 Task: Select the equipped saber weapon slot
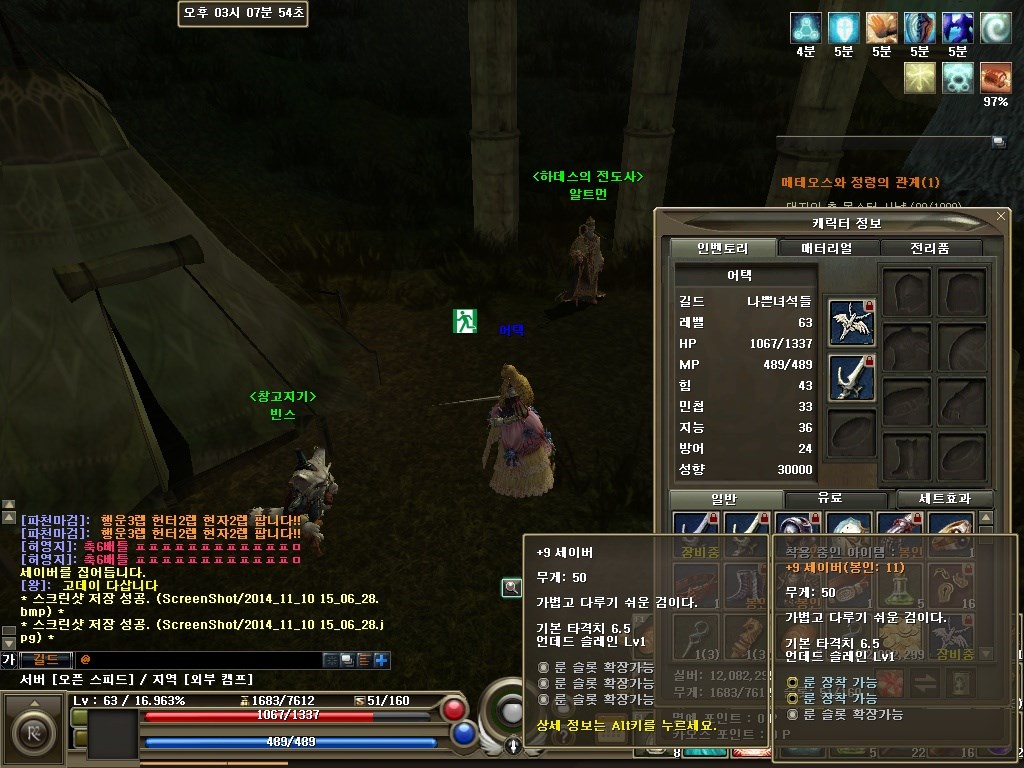coord(852,378)
